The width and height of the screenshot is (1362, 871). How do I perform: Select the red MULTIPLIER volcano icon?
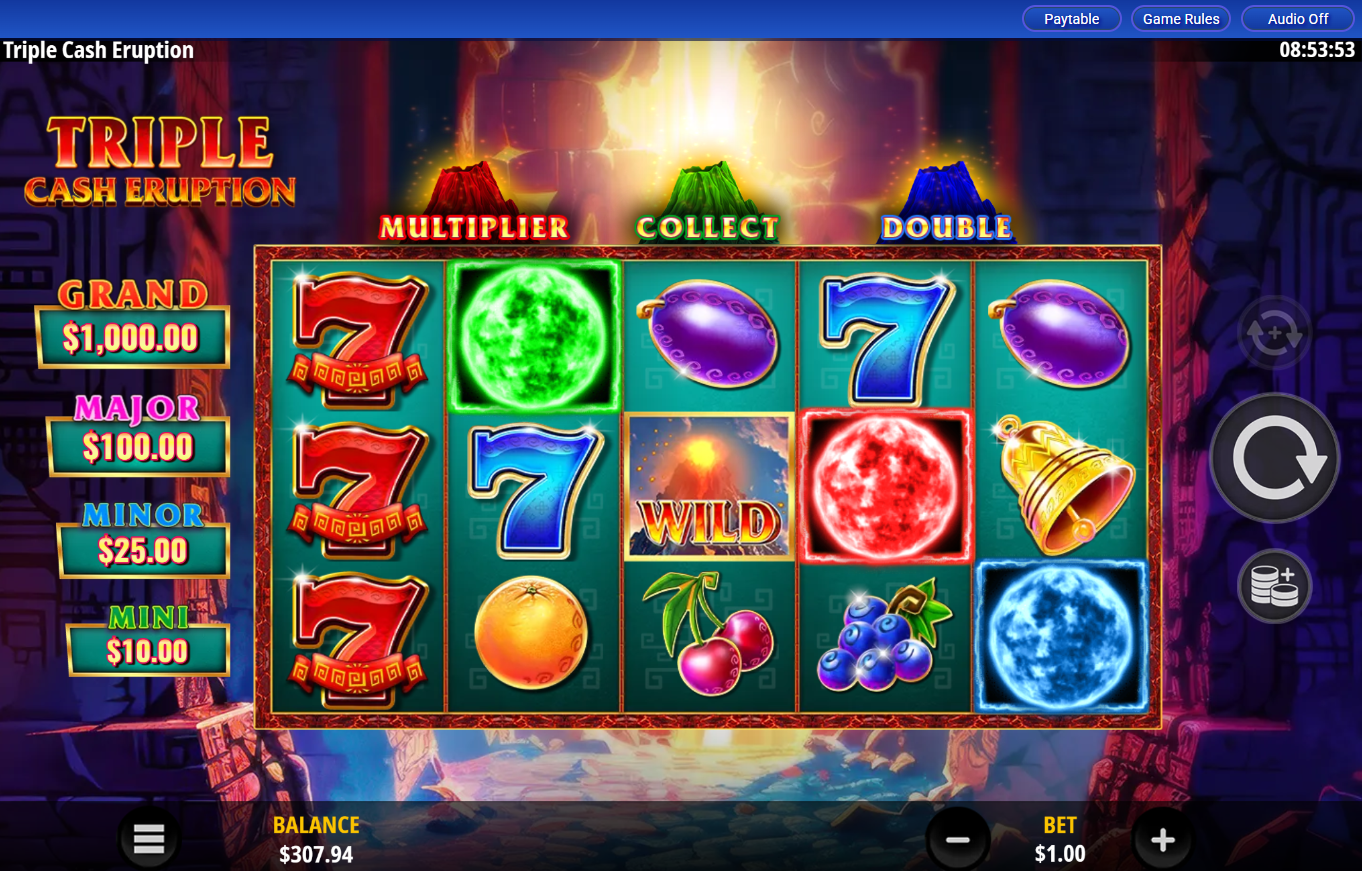click(470, 190)
